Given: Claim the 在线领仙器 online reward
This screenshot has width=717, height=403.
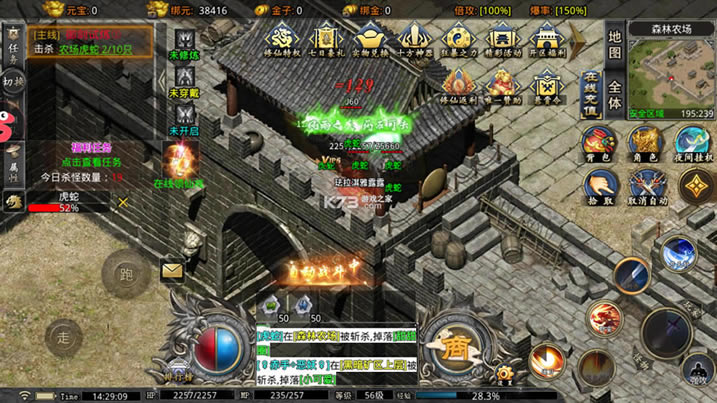Looking at the screenshot, I should tap(180, 165).
